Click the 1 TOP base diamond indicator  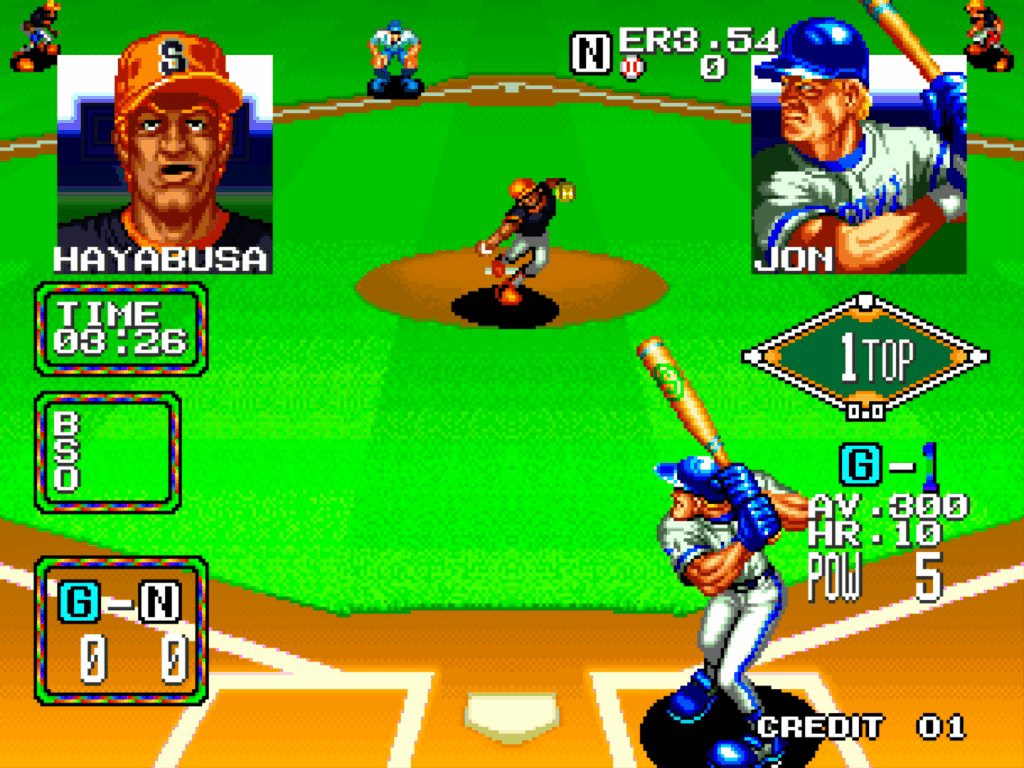866,357
